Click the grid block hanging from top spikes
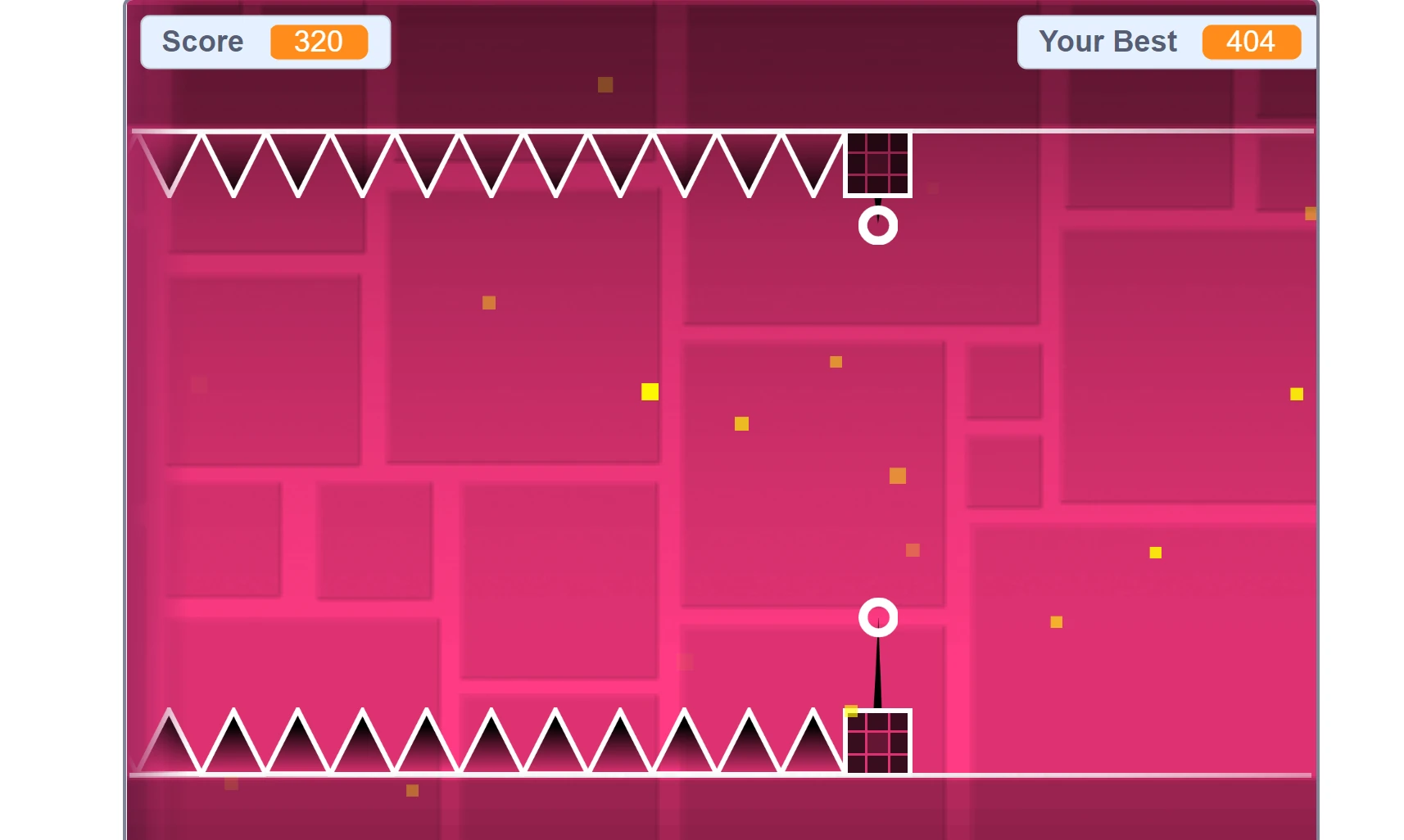The height and width of the screenshot is (840, 1404). tap(879, 164)
